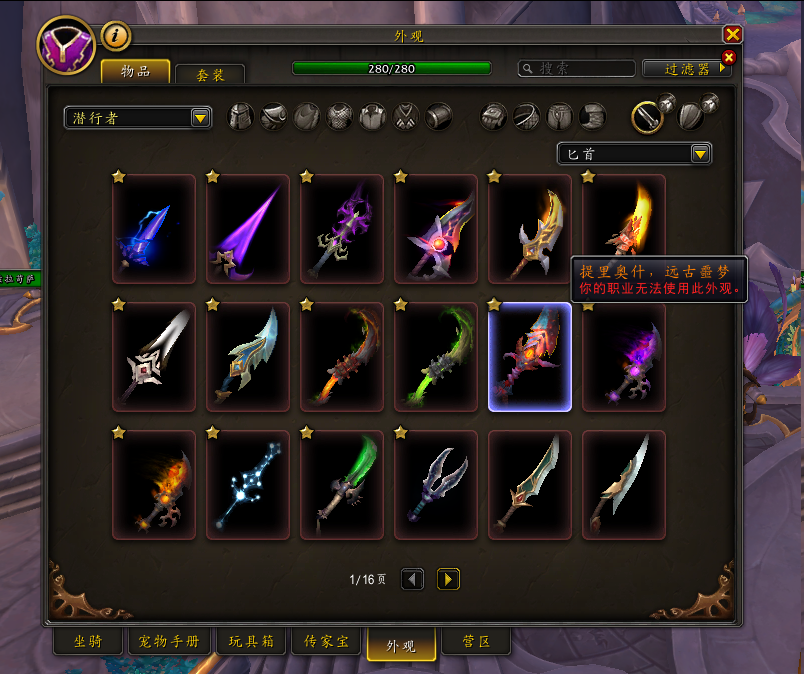Open the 潜行者 class dropdown
804x674 pixels.
[x=137, y=118]
